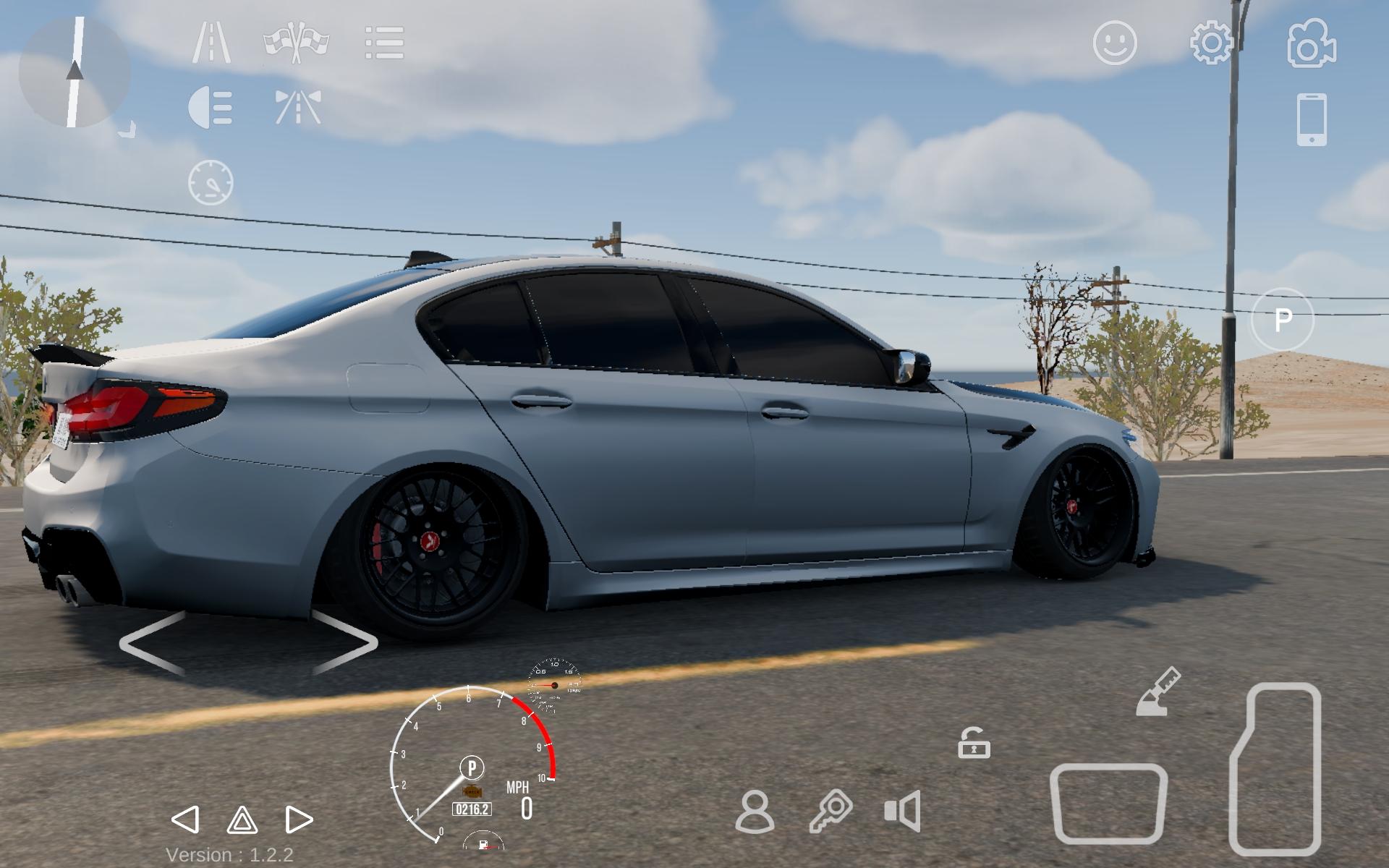1389x868 pixels.
Task: Tap the road with crossing lines icon
Action: tap(298, 108)
